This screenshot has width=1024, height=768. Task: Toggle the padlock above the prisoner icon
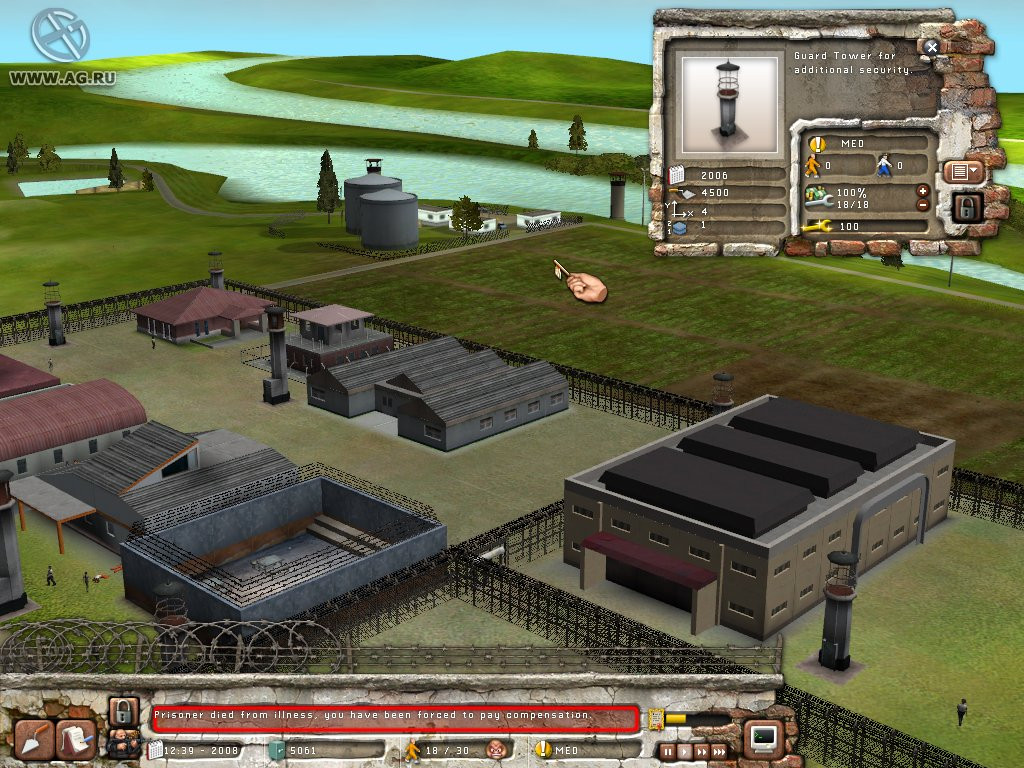coord(122,711)
